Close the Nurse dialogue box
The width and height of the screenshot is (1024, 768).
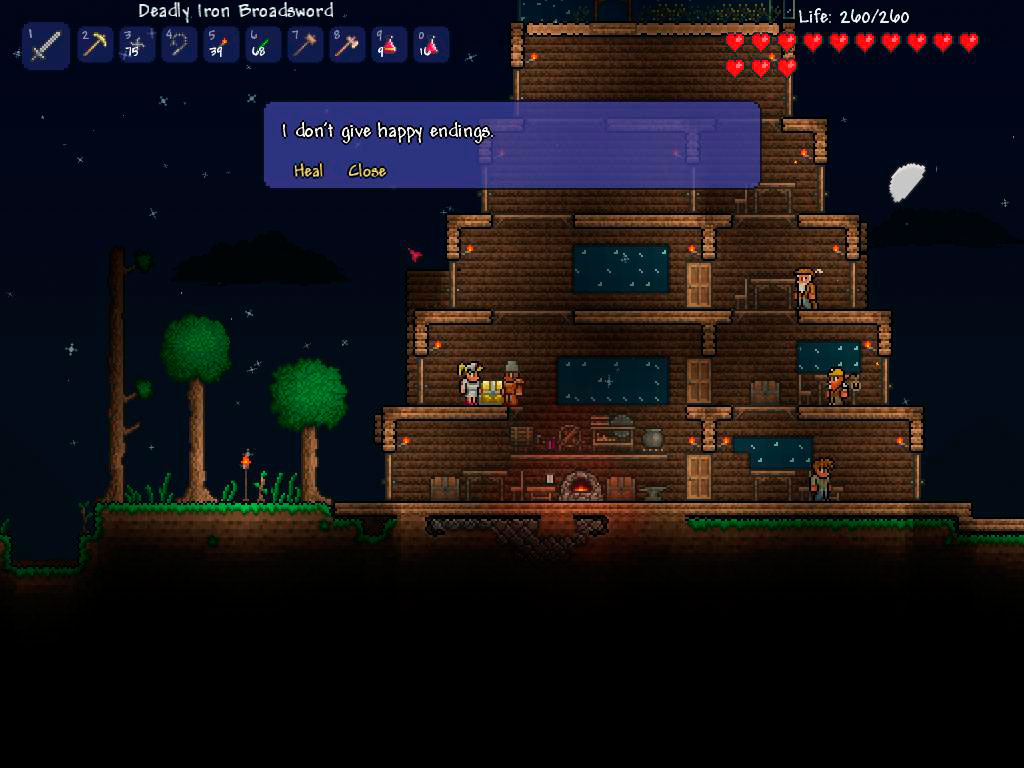coord(367,171)
